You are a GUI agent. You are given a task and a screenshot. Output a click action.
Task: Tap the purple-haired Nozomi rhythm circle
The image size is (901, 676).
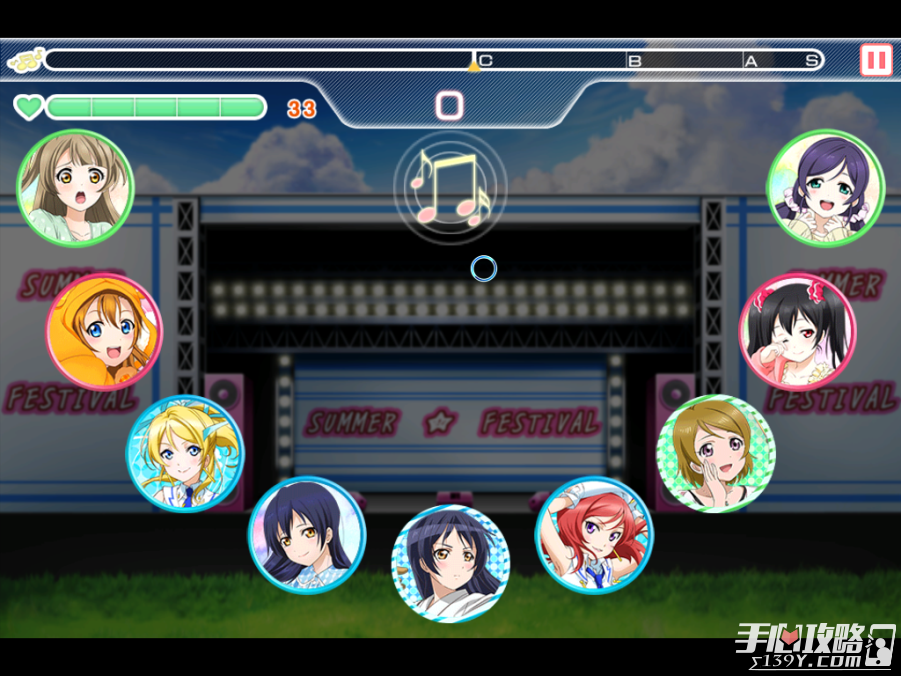825,188
